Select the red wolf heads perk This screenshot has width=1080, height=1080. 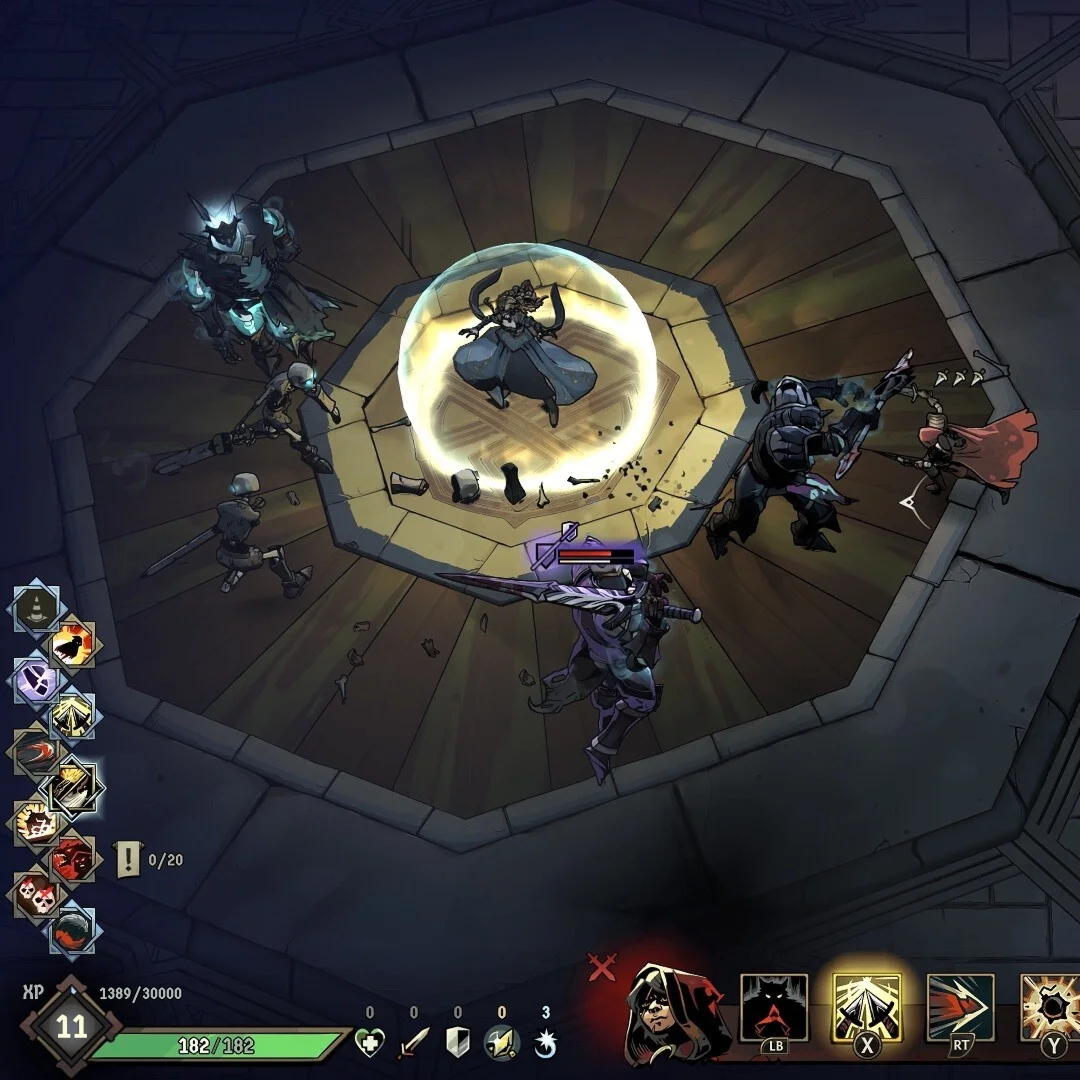[73, 858]
